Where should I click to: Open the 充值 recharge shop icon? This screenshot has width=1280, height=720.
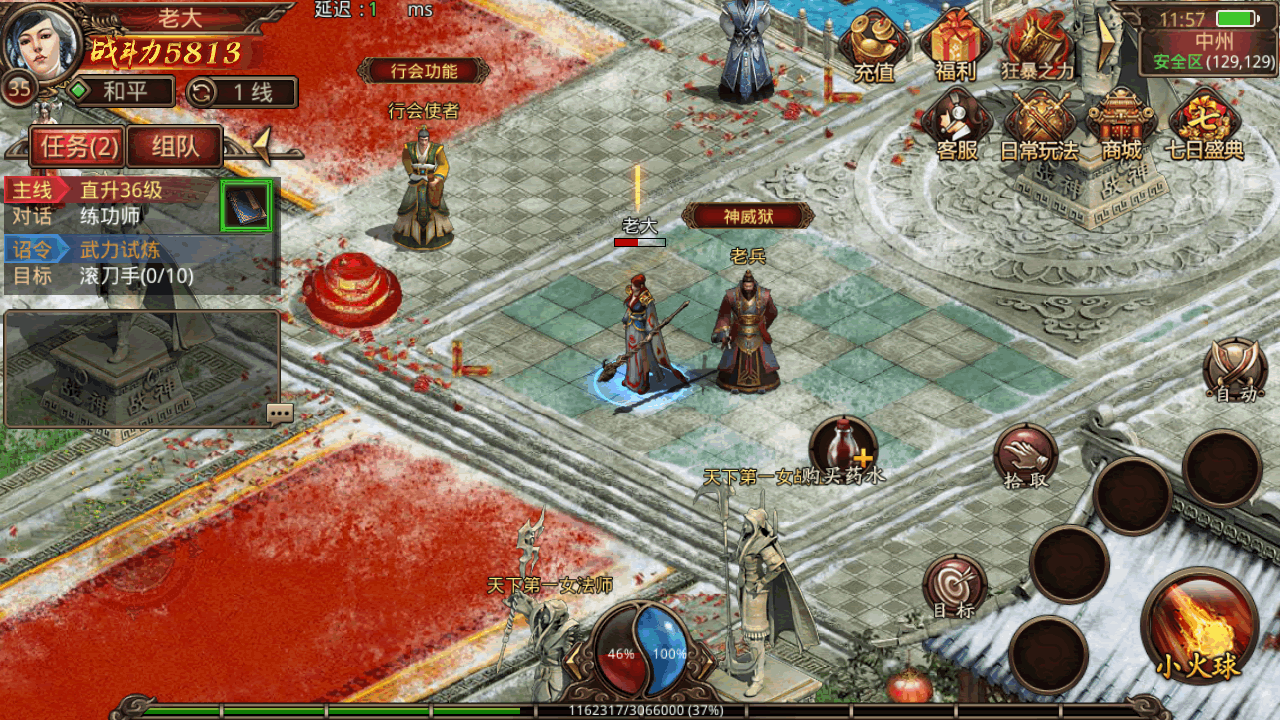click(873, 45)
